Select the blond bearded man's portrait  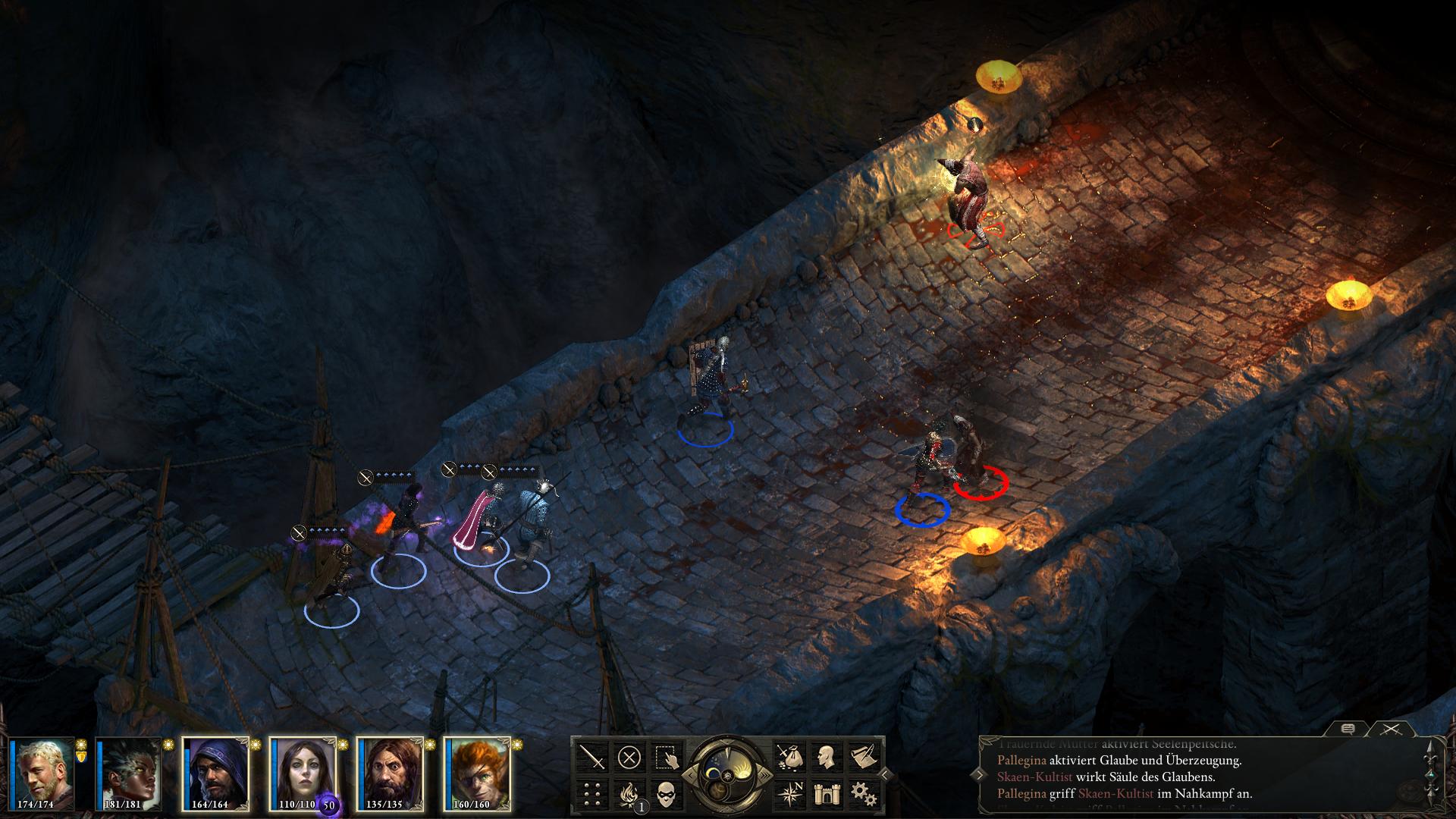click(x=43, y=775)
